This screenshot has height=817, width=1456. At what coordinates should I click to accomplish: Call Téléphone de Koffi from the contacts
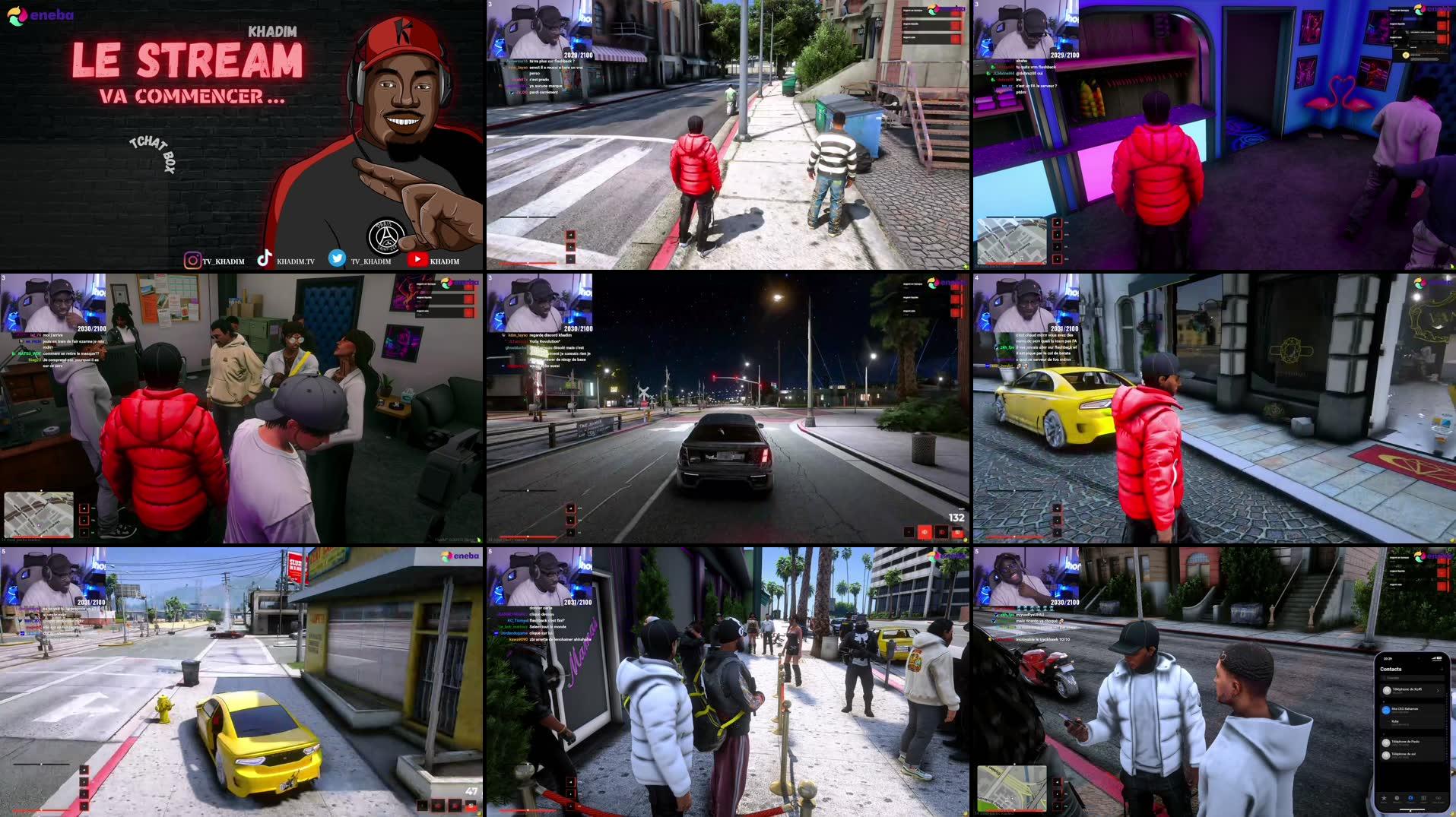(1407, 690)
